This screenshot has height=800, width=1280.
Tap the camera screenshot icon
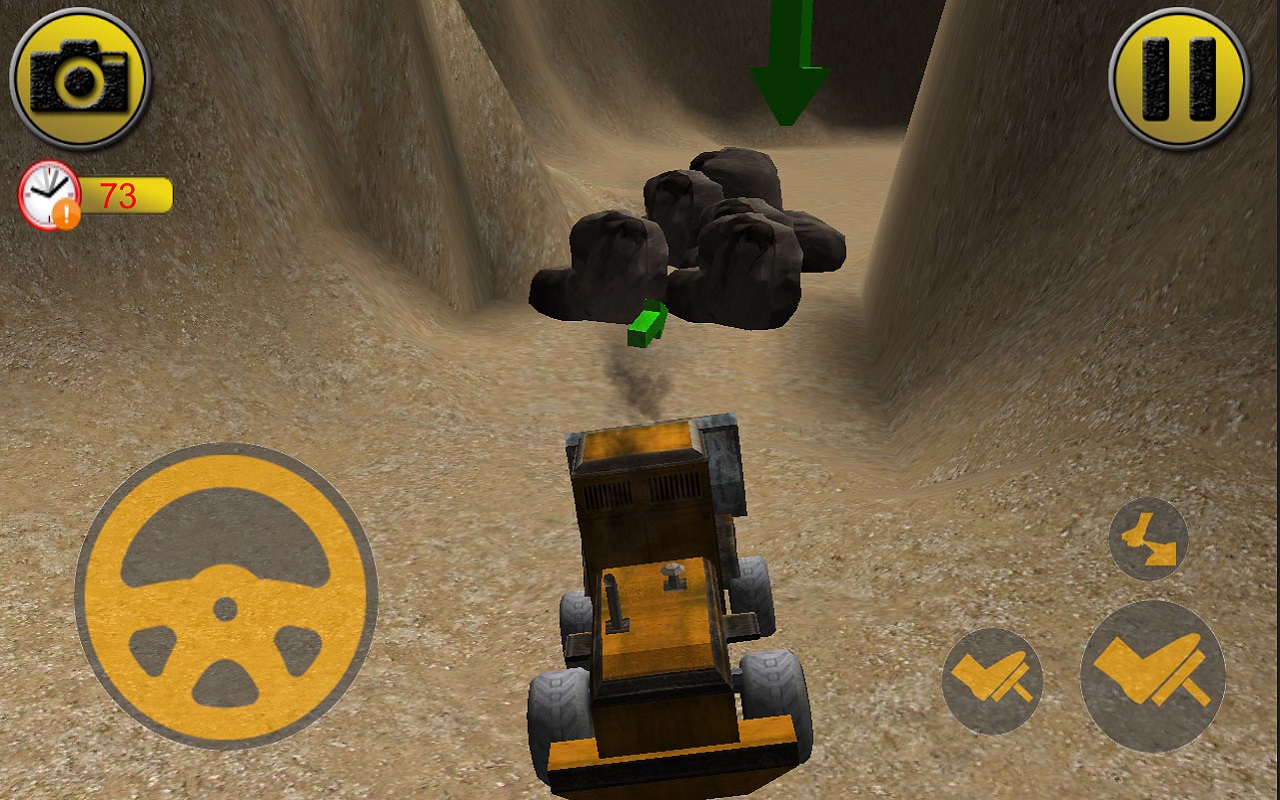point(78,75)
